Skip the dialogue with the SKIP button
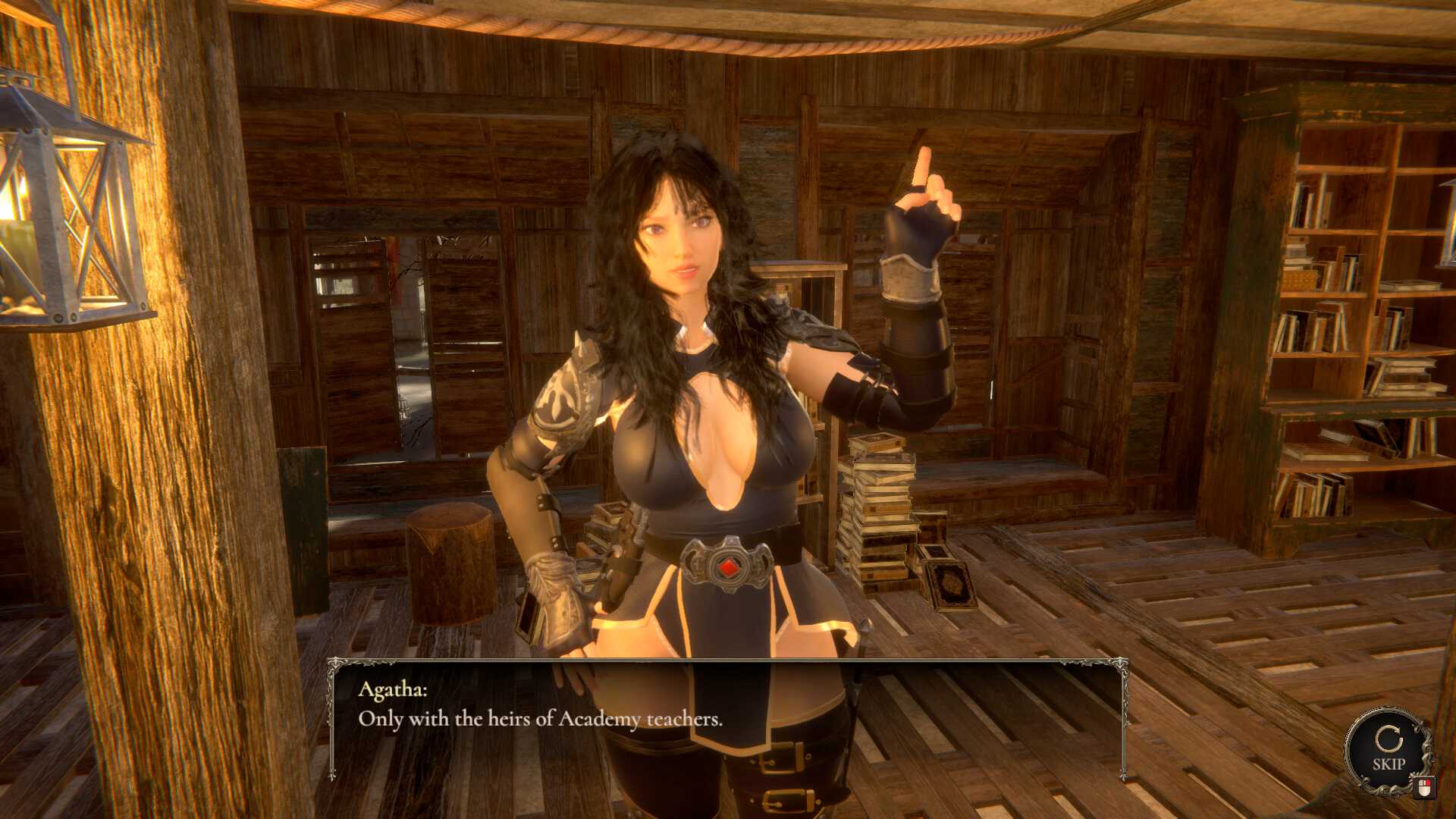 click(1388, 751)
